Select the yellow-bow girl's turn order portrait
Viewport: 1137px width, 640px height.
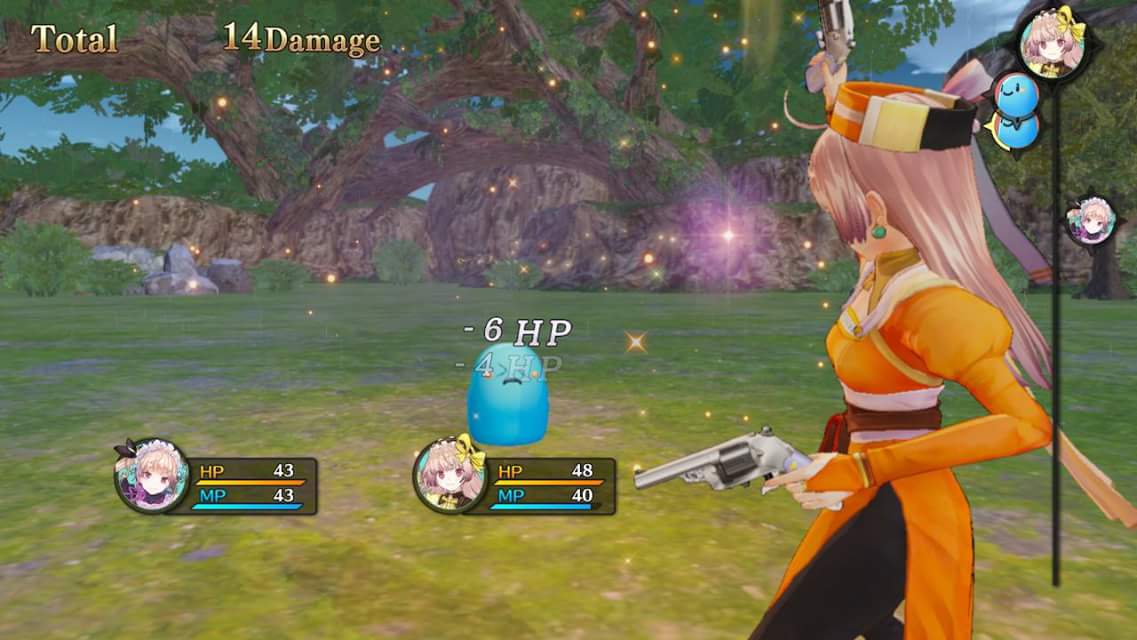(x=1052, y=41)
